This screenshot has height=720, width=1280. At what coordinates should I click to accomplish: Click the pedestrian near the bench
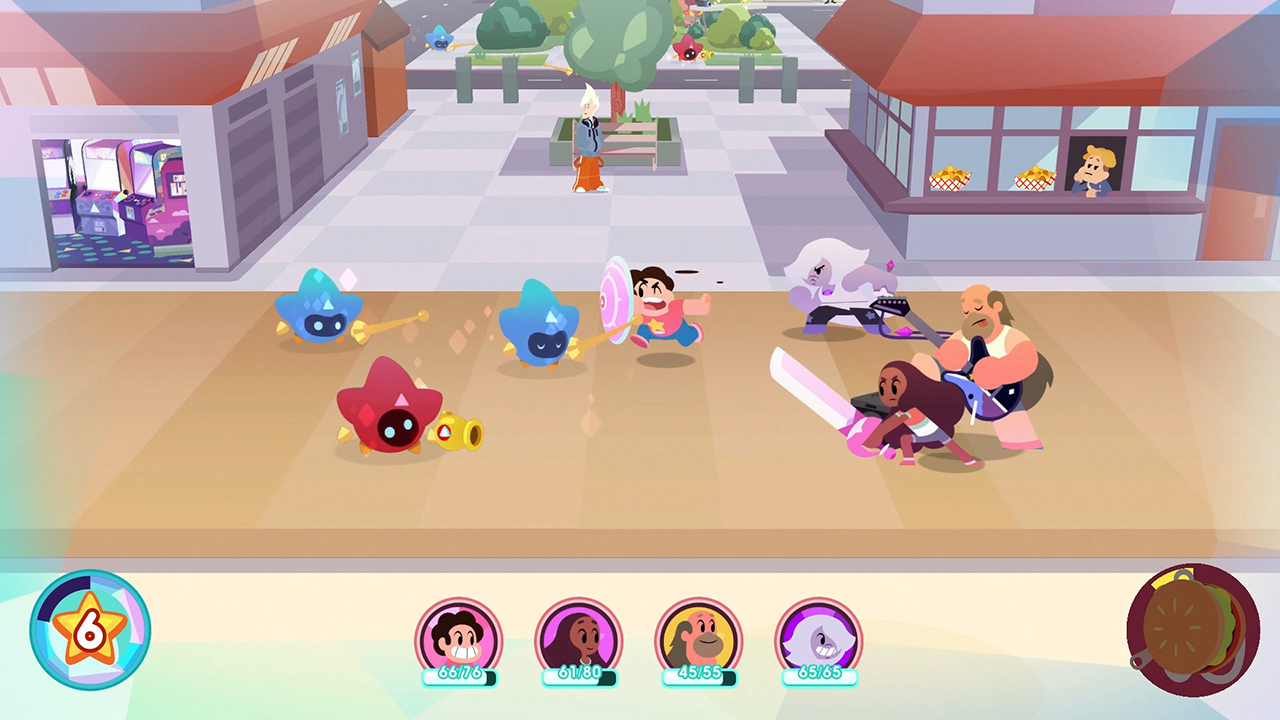coord(590,140)
